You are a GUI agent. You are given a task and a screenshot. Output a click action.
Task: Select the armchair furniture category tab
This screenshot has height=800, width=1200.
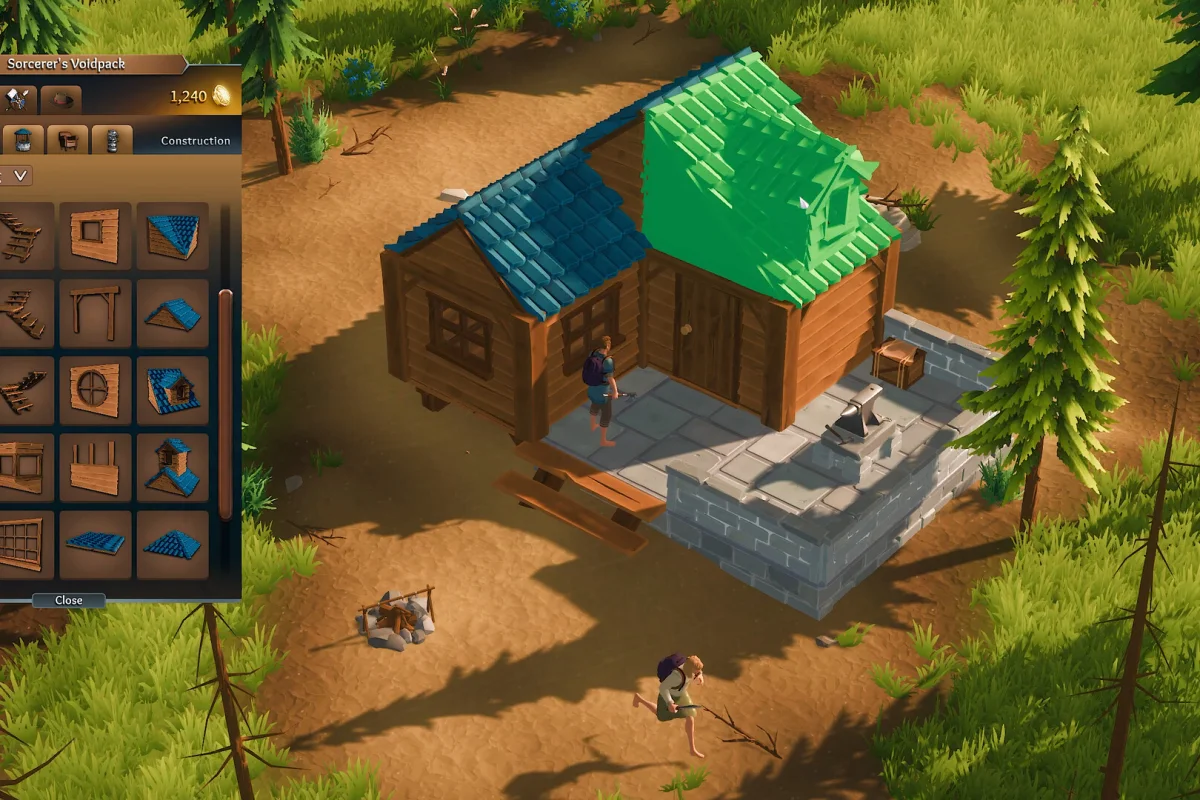pyautogui.click(x=68, y=140)
